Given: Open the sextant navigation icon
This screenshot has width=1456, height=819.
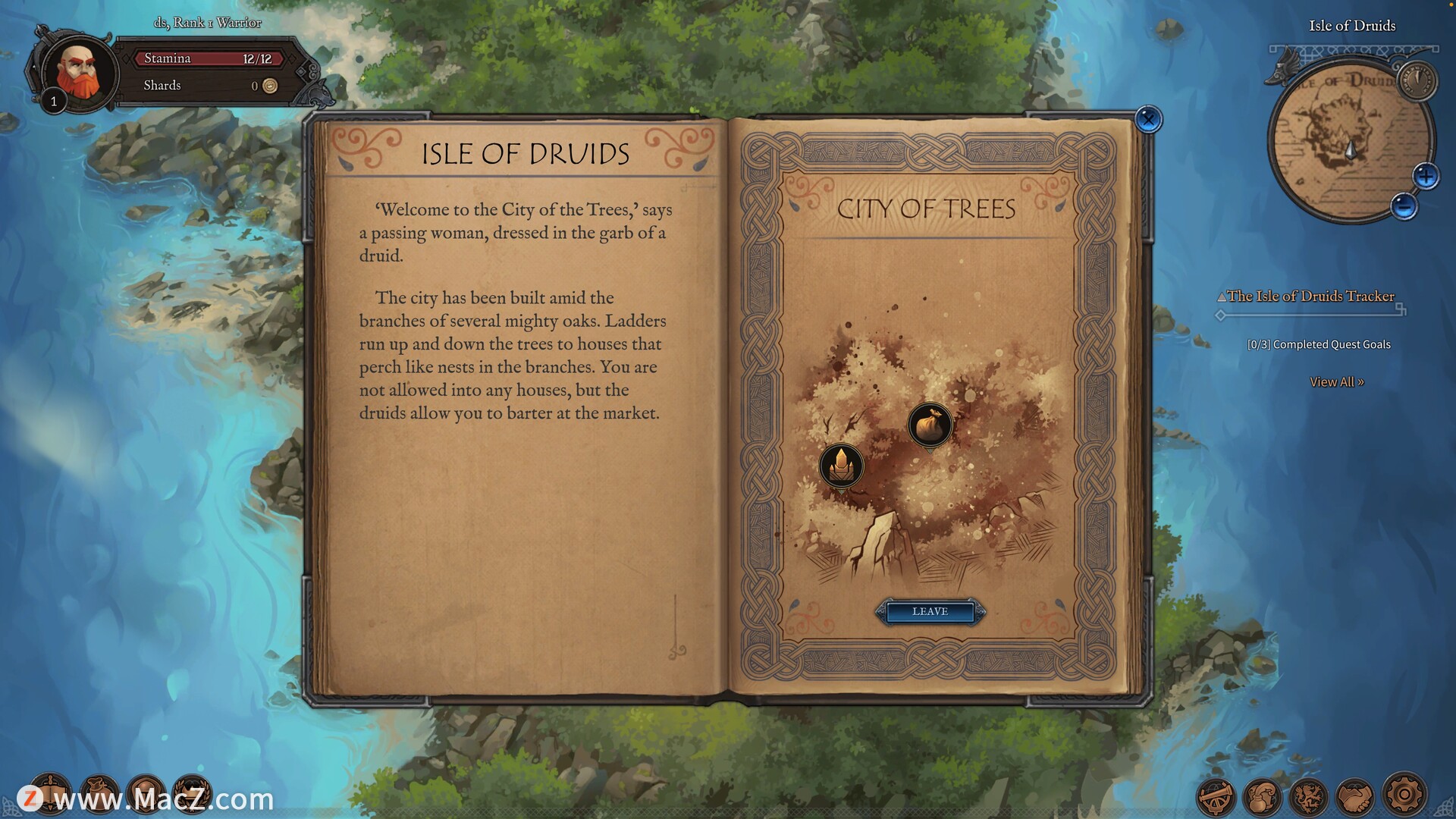Looking at the screenshot, I should (x=1216, y=796).
